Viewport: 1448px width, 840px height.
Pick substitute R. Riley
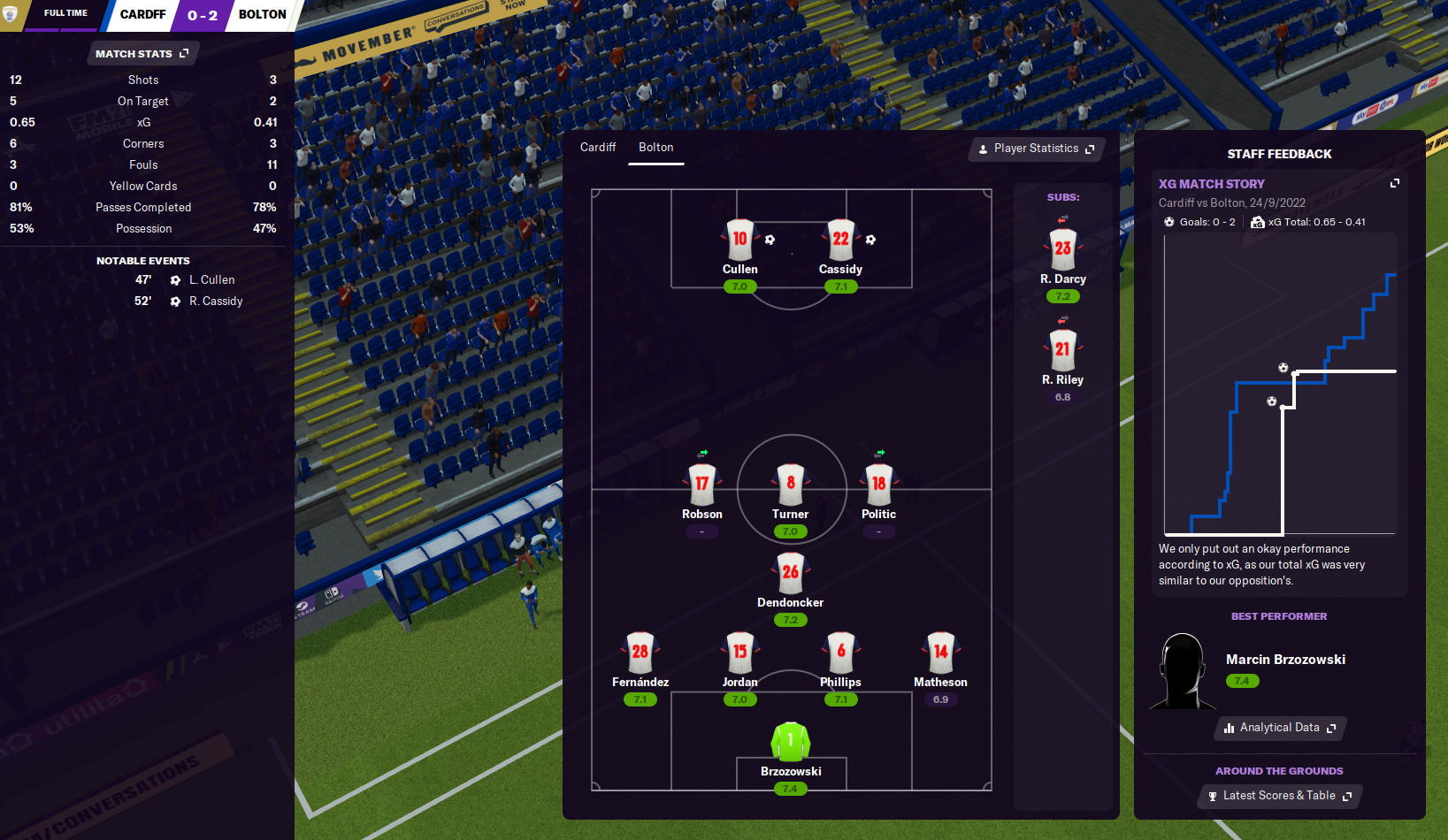click(x=1062, y=350)
